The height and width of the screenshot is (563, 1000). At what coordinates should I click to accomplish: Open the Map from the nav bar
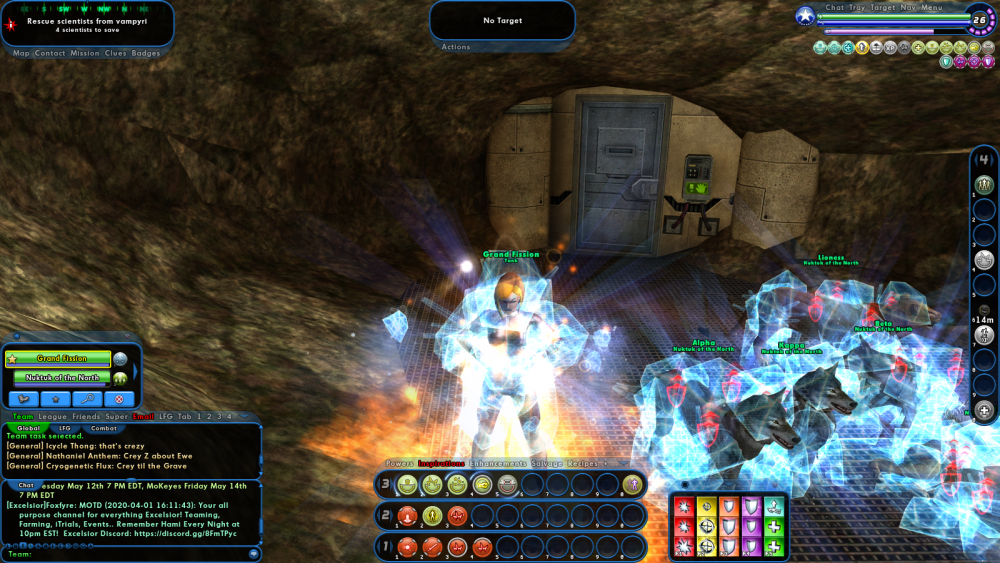(21, 53)
